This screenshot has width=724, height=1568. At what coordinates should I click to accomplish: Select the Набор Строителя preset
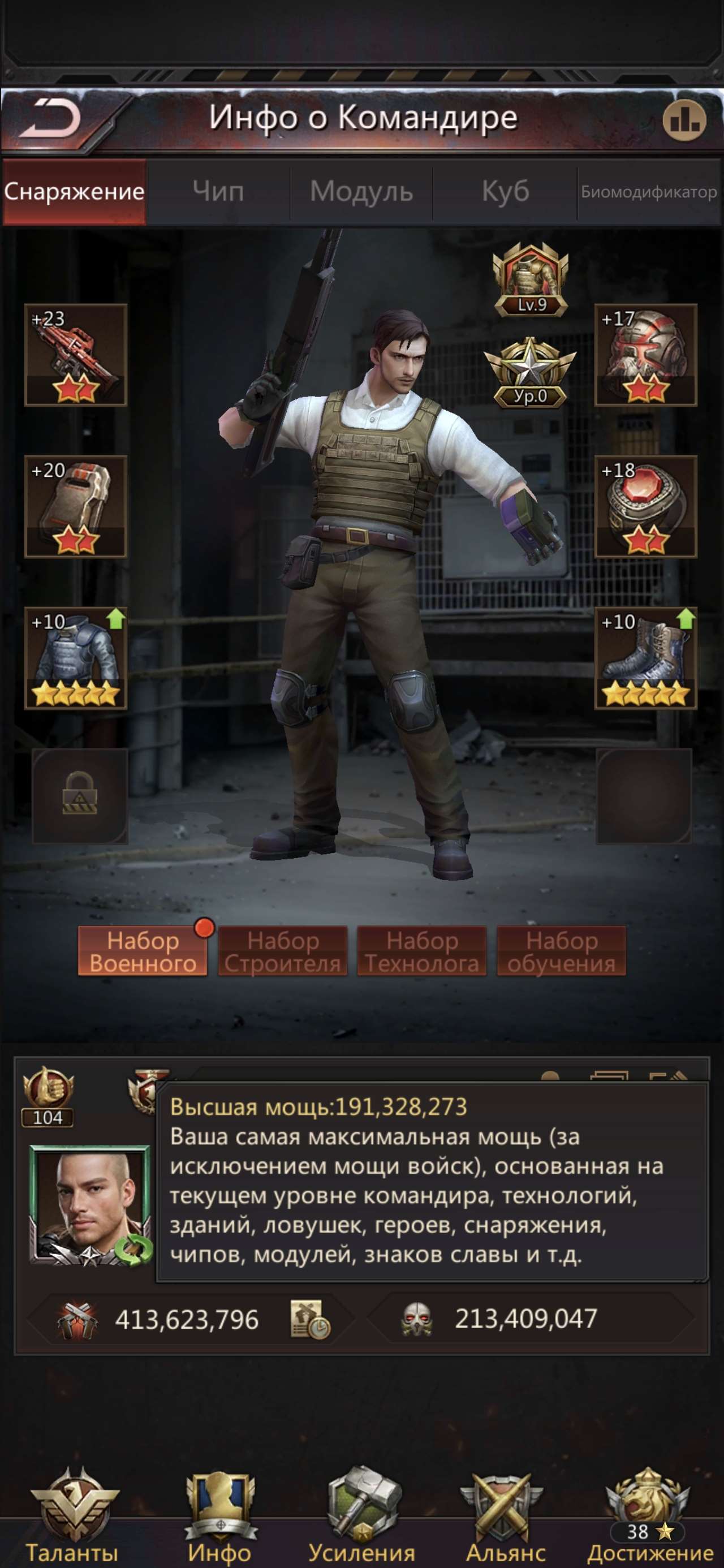(283, 950)
